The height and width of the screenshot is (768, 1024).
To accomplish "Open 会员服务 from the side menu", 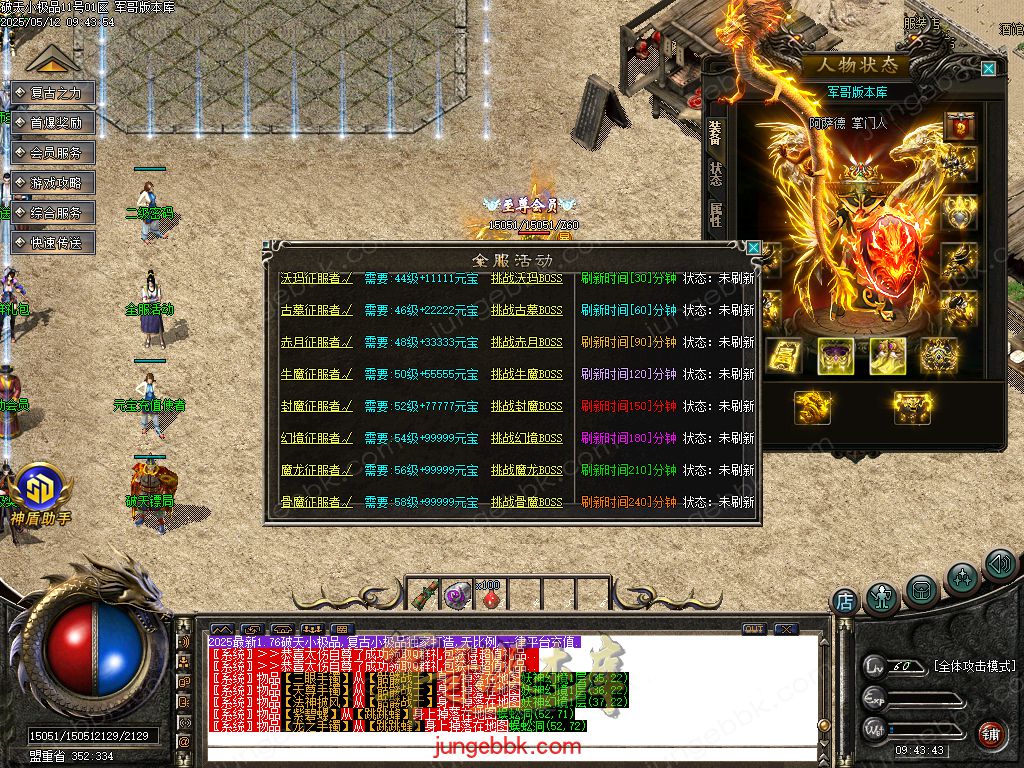I will click(x=55, y=153).
